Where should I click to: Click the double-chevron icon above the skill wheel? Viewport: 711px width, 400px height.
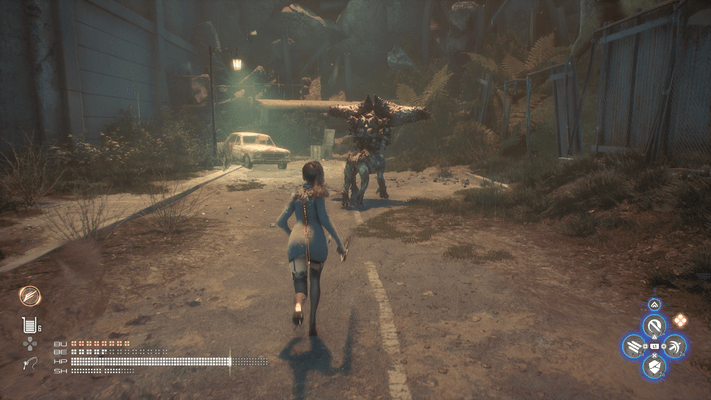tap(654, 304)
